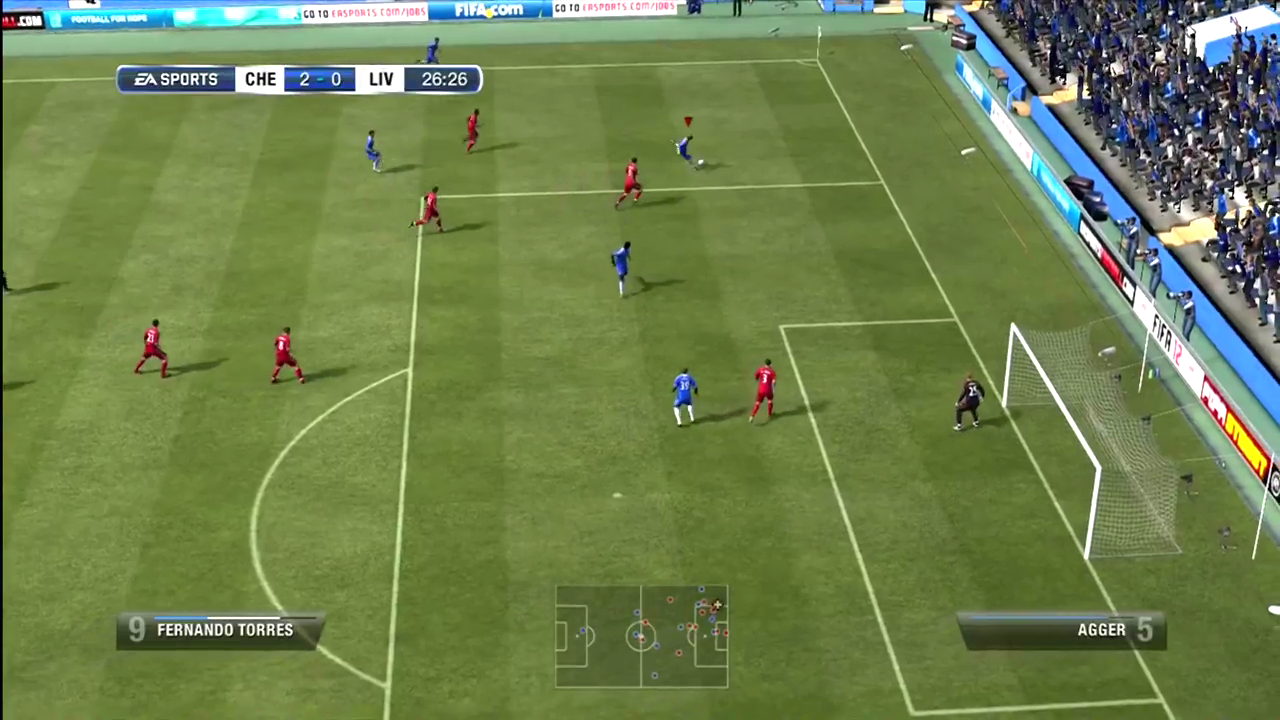Click the pitch radar minimap
1280x720 pixels.
(641, 636)
